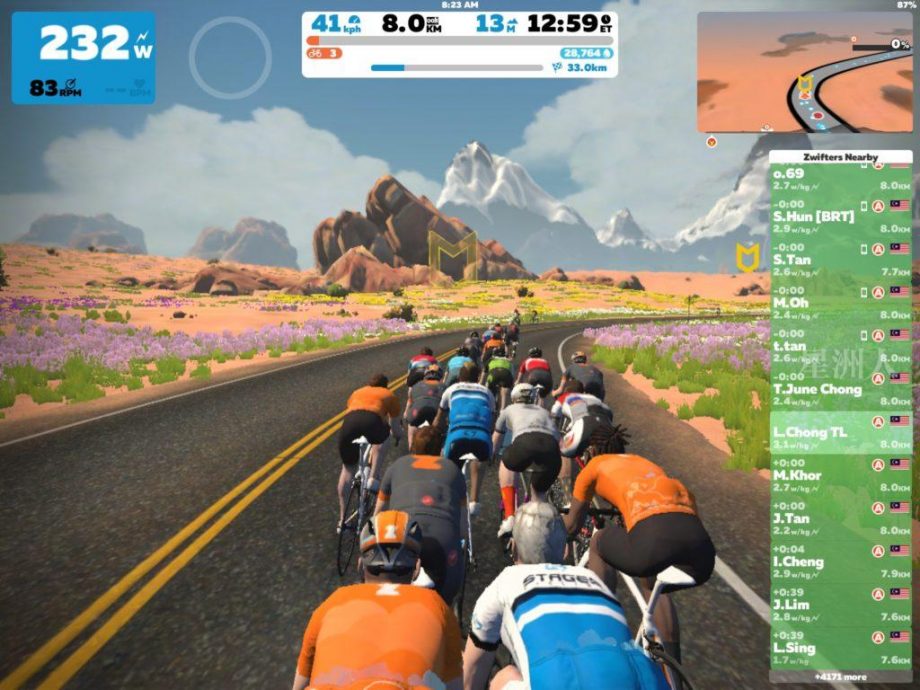920x690 pixels.
Task: Select the power and cadence panel
Action: [x=83, y=58]
